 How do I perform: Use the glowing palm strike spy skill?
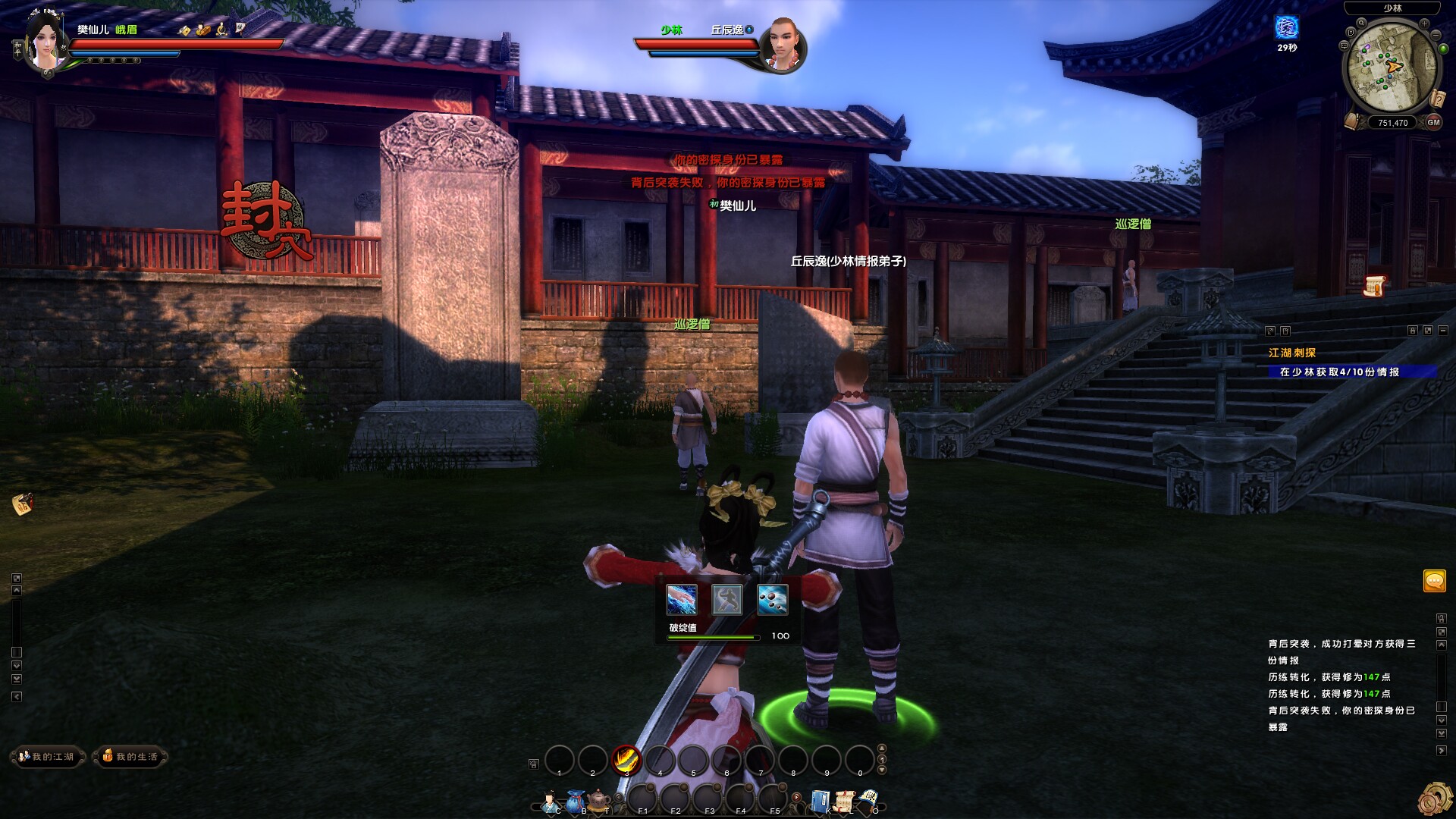point(681,600)
